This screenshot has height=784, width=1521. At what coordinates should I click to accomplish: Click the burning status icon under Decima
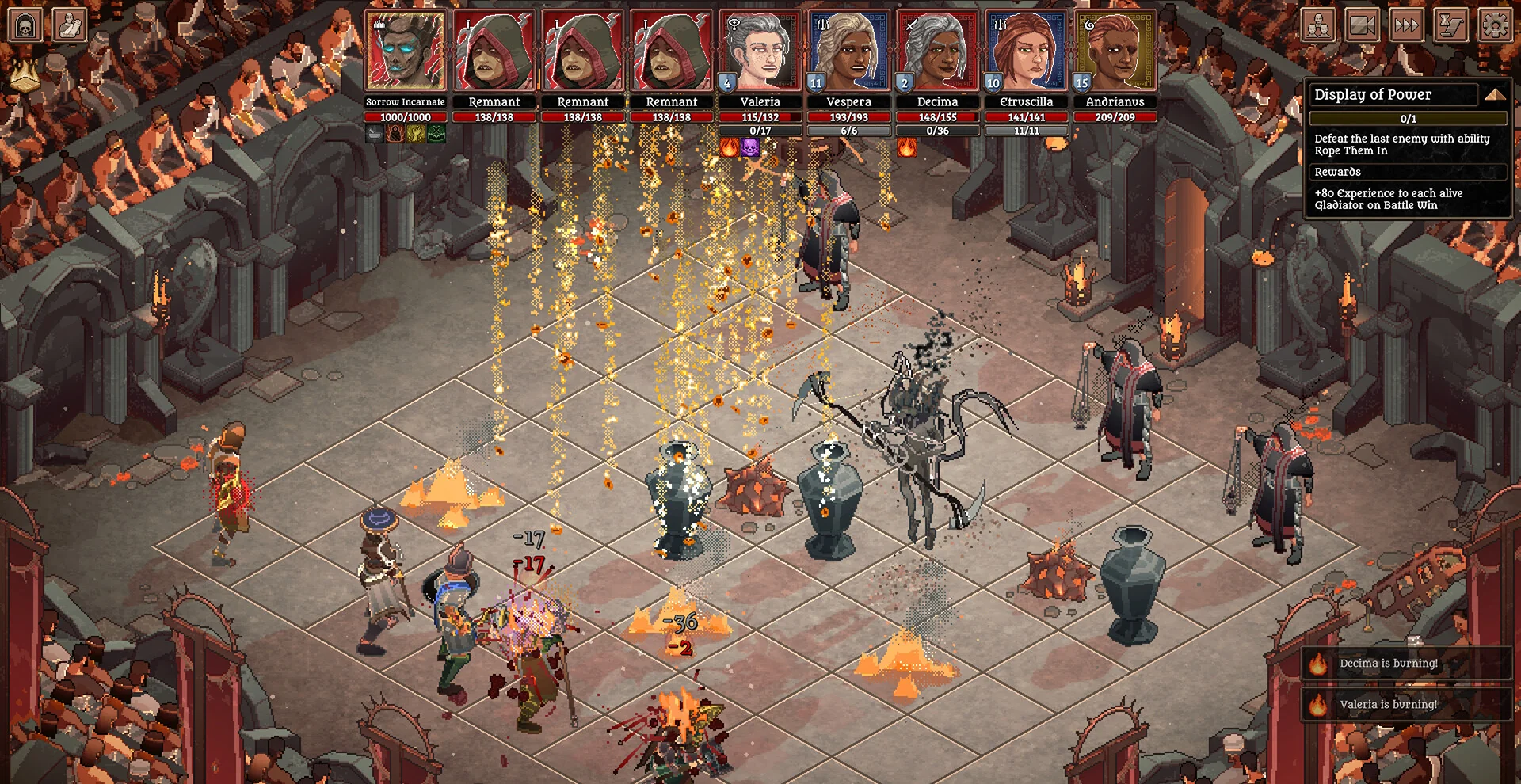(x=907, y=147)
